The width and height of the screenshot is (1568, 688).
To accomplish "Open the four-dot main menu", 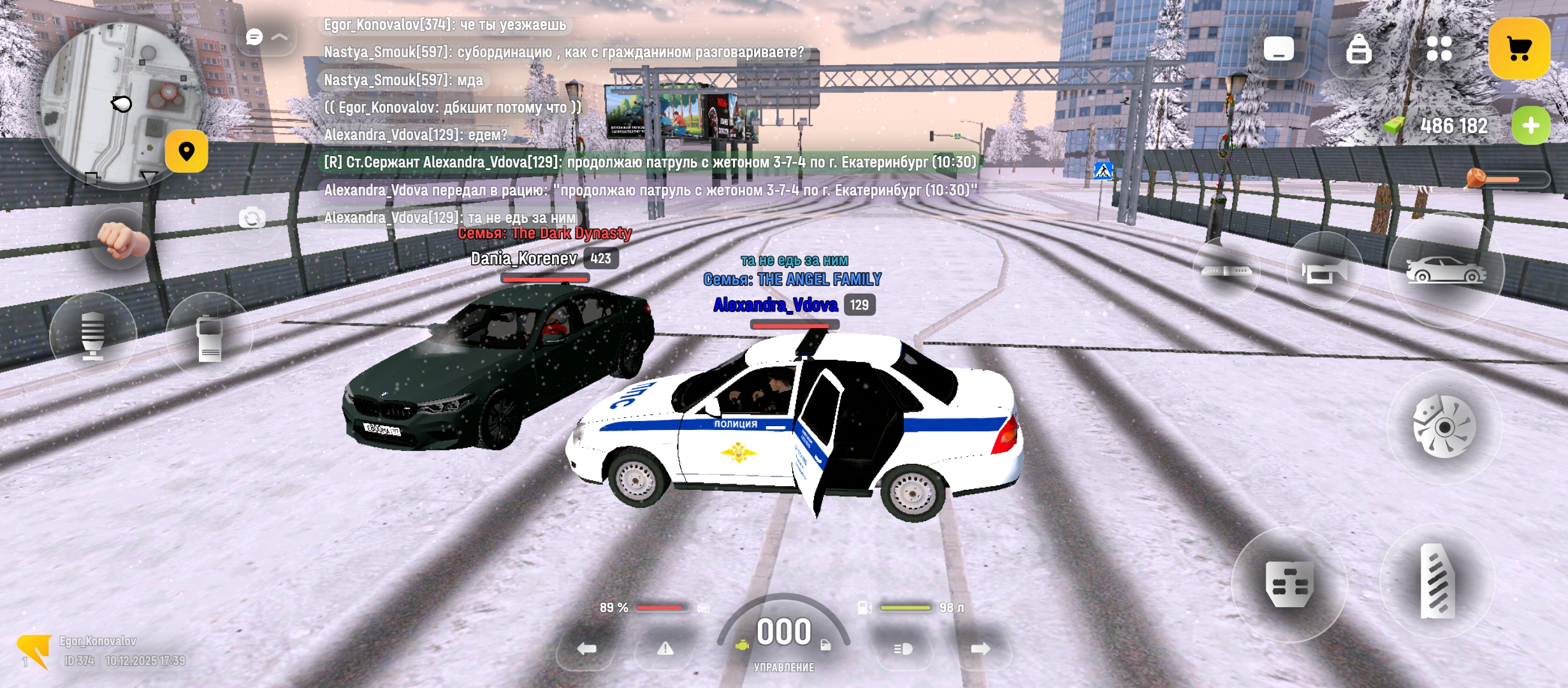I will click(1439, 49).
